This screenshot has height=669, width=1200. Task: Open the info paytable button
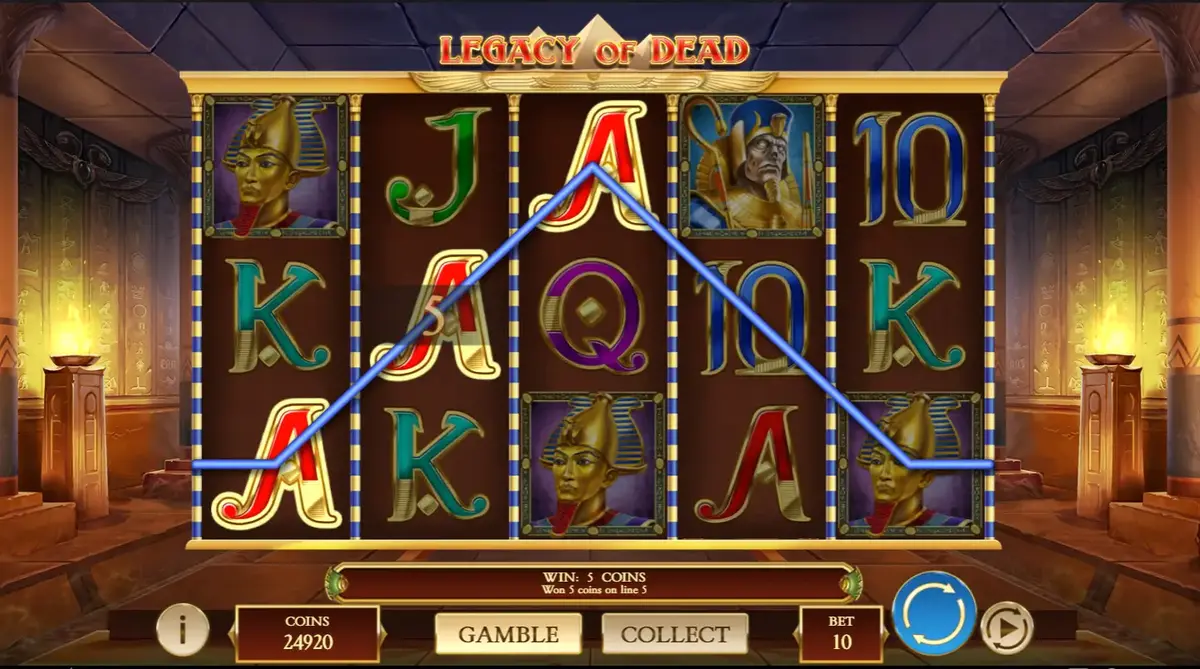click(182, 630)
